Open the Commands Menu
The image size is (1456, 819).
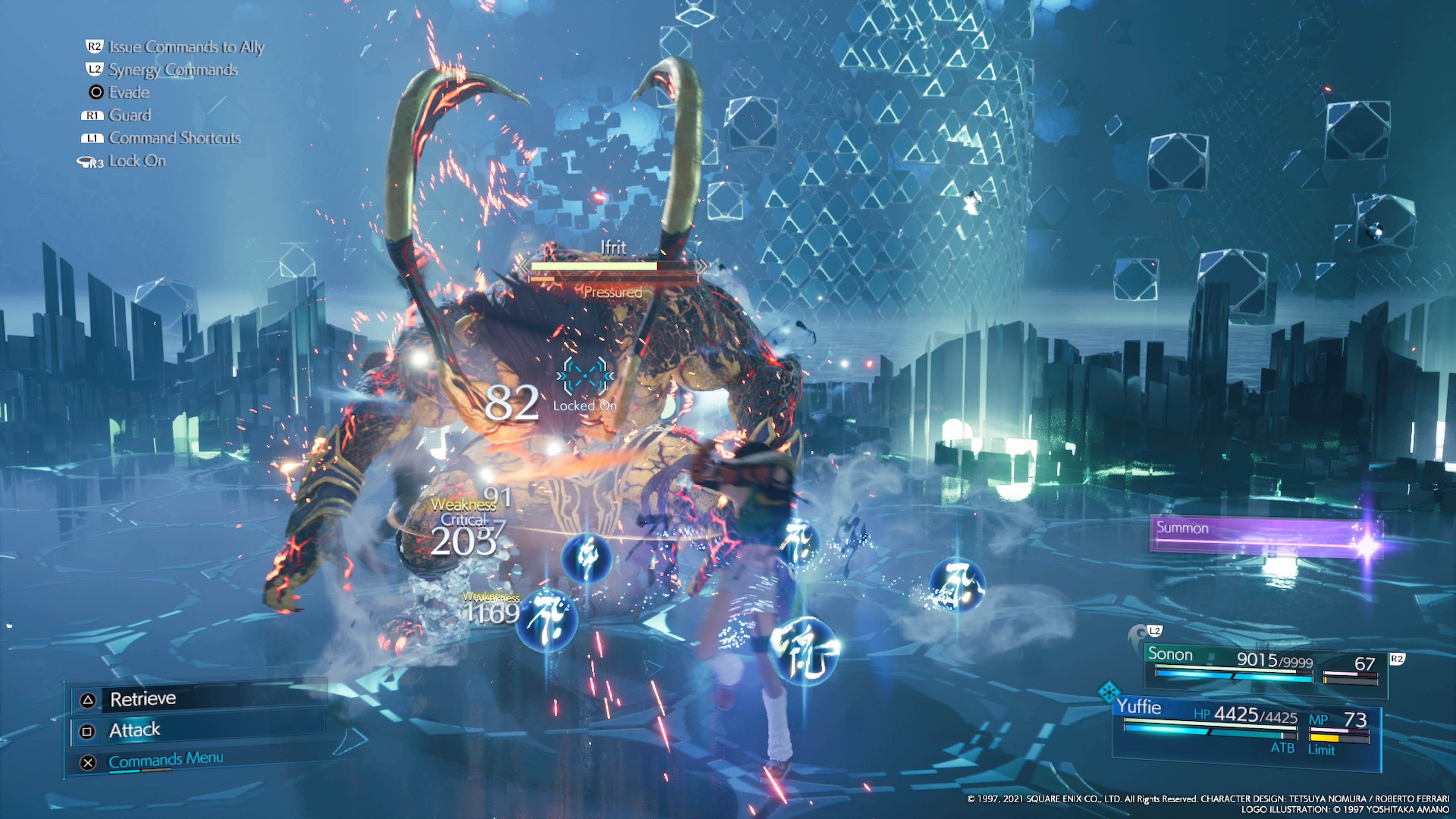pos(166,760)
